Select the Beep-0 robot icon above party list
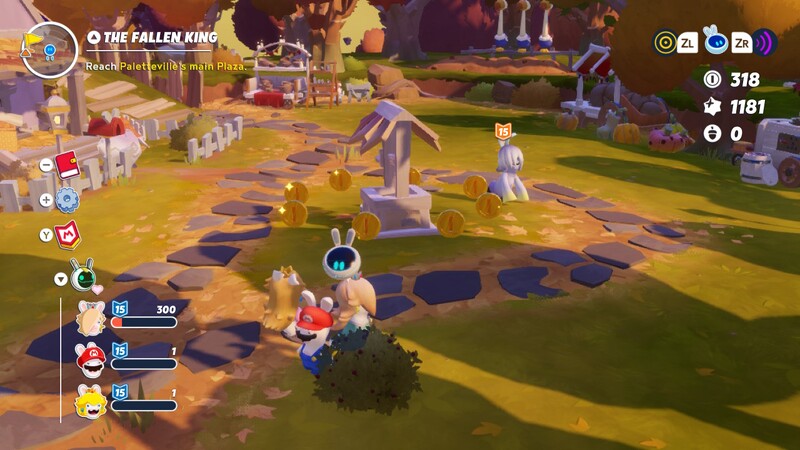This screenshot has width=800, height=450. 83,274
